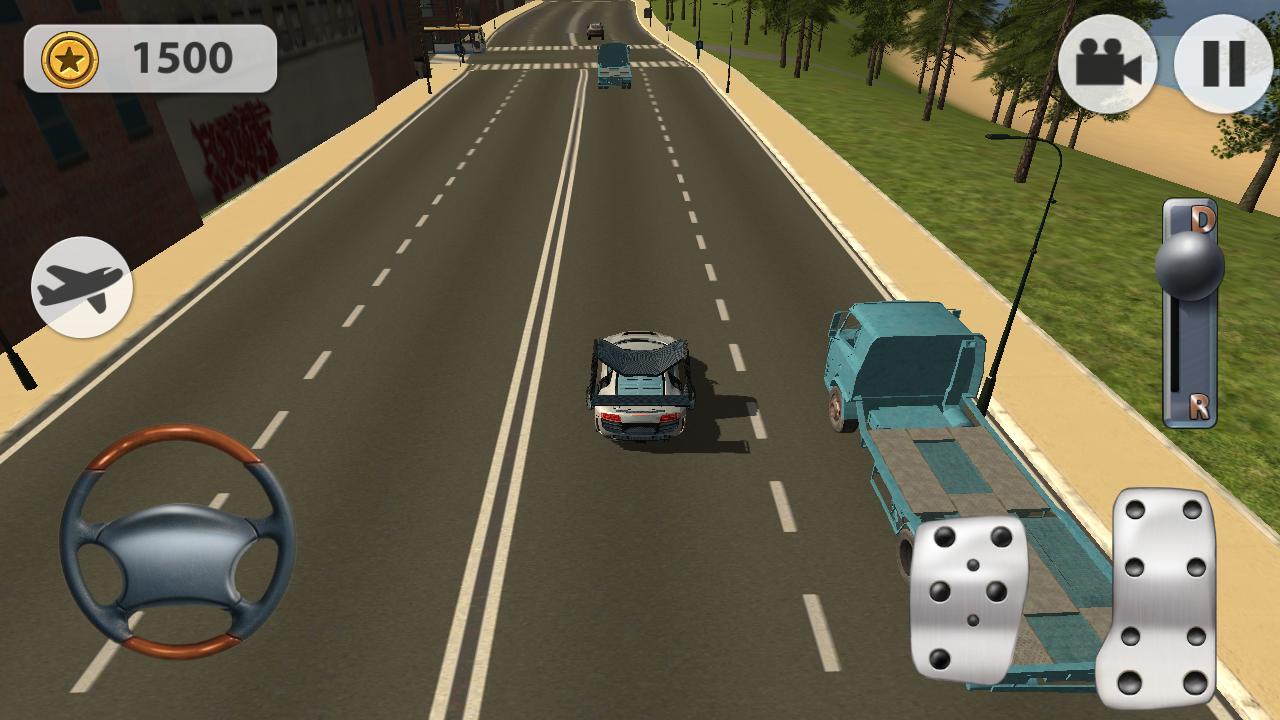The width and height of the screenshot is (1280, 720).
Task: Click the gear shifter knob
Action: [x=1189, y=265]
